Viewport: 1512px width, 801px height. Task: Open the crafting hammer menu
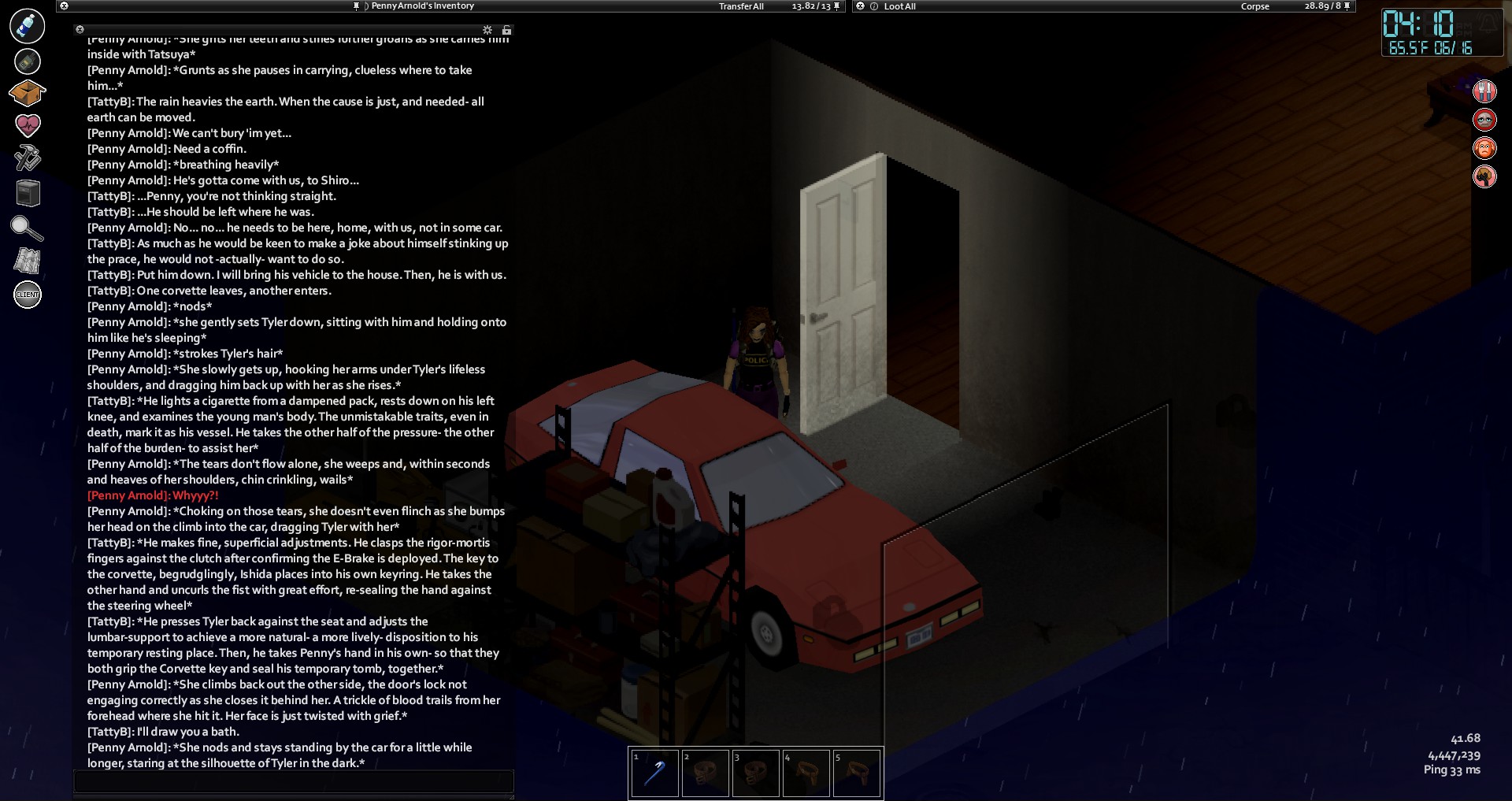[x=28, y=158]
